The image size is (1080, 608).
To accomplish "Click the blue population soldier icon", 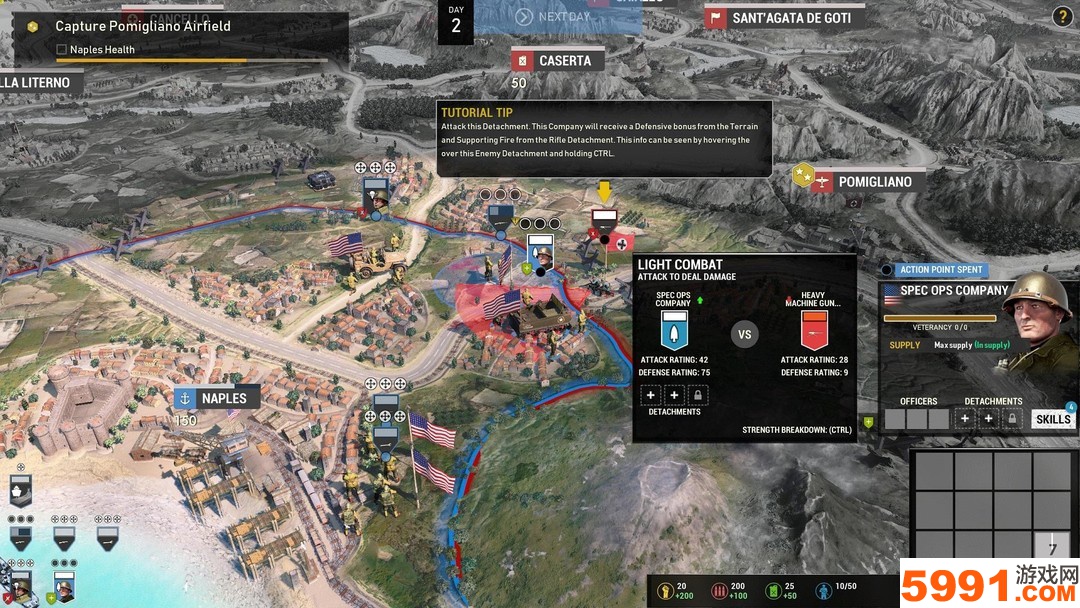I will (824, 591).
